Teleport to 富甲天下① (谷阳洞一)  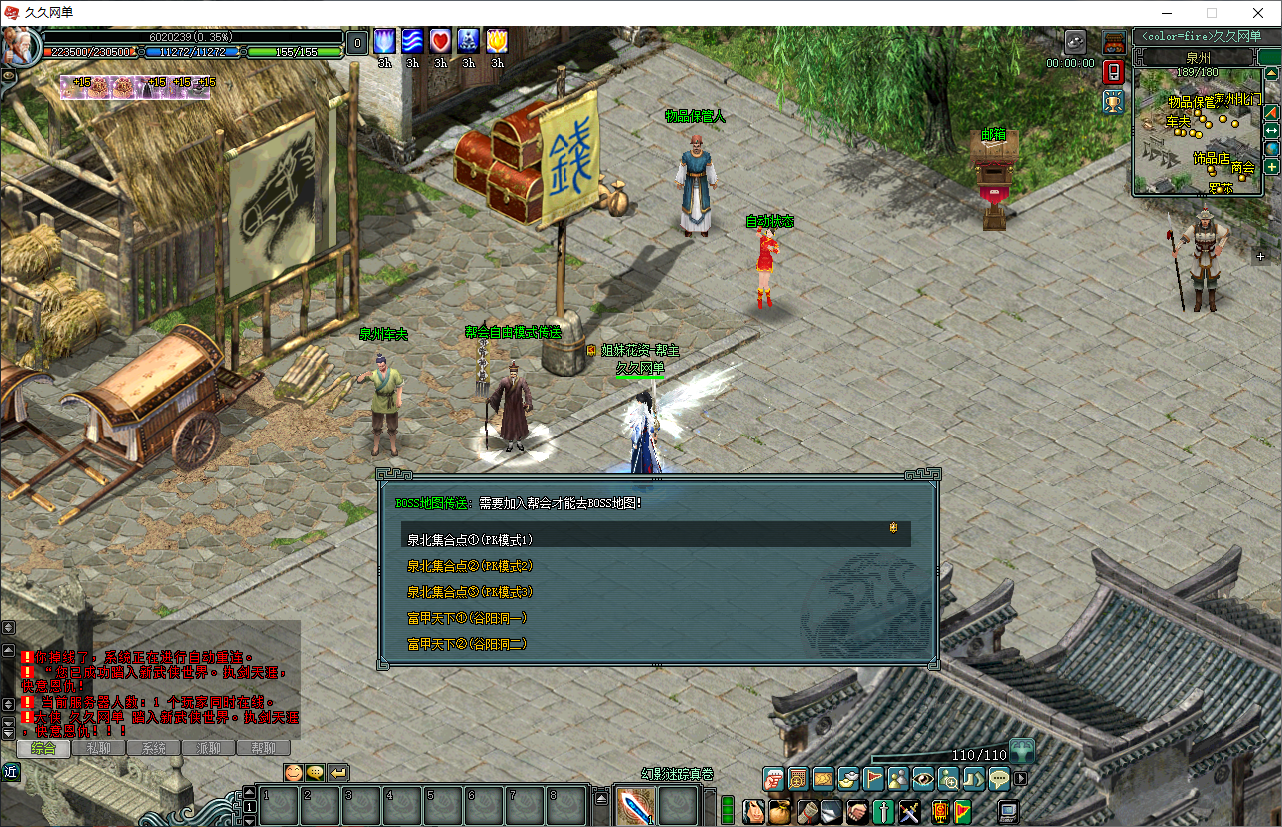[x=467, y=618]
